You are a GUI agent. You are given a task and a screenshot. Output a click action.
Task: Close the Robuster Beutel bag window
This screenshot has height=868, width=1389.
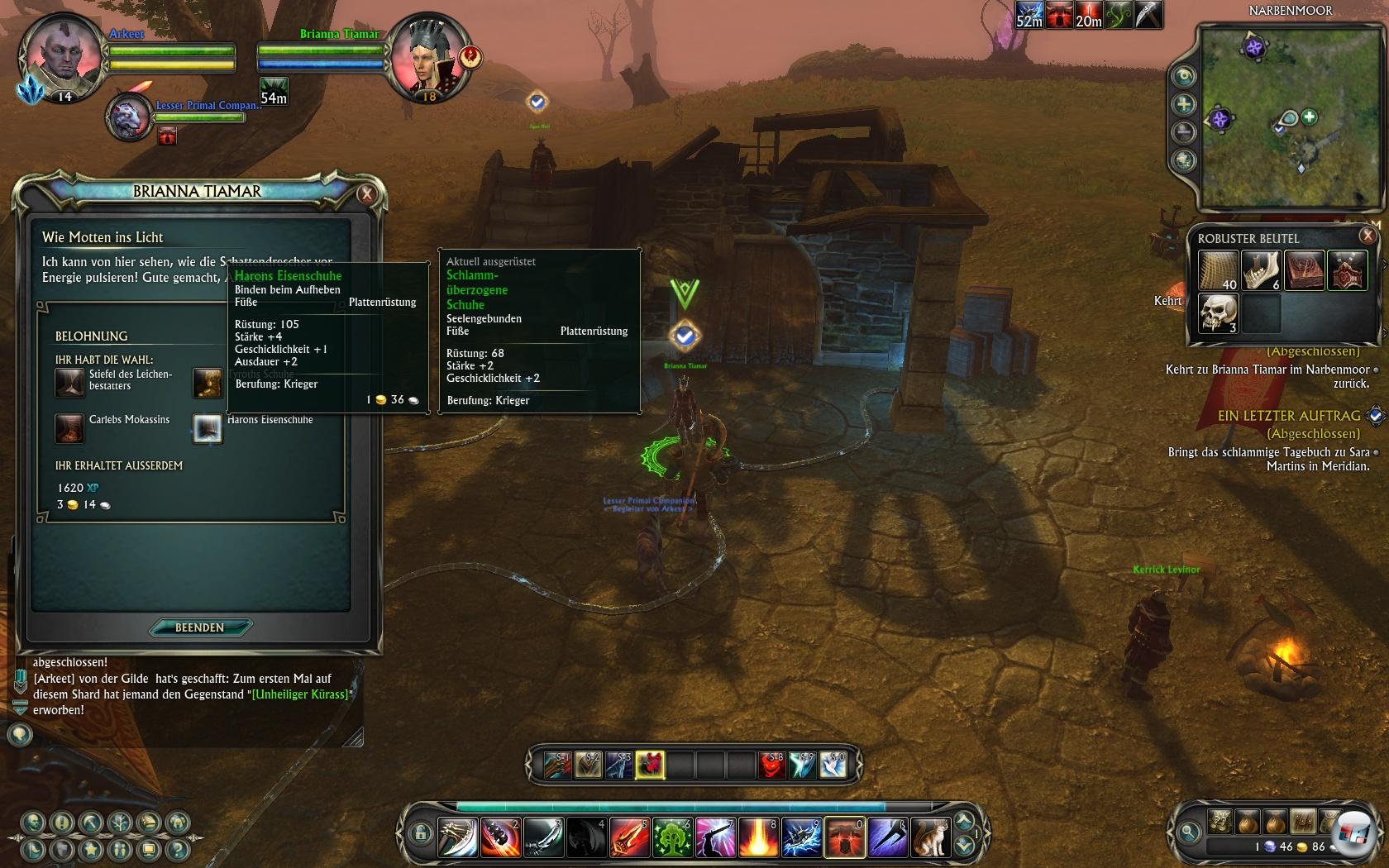coord(1368,236)
